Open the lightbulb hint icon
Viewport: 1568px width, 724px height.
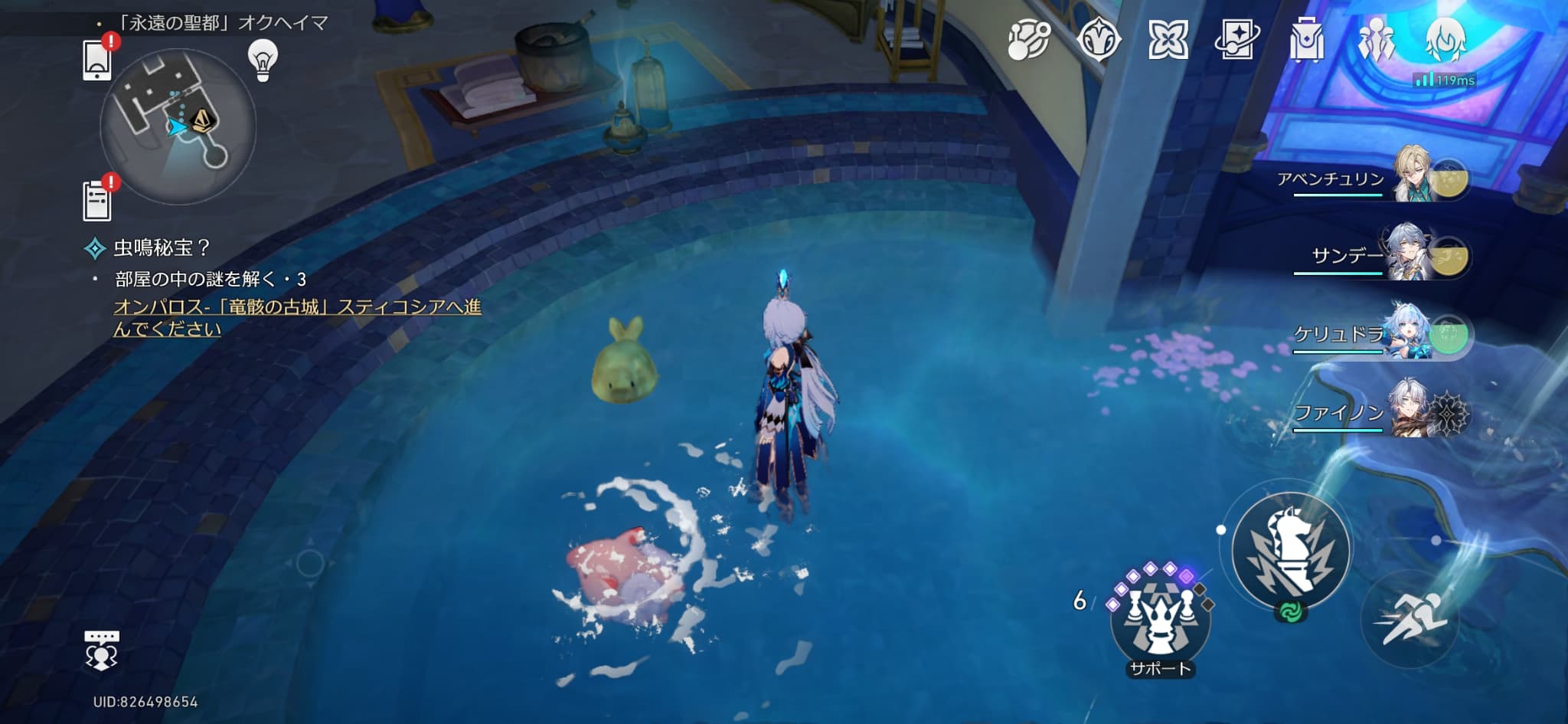click(x=263, y=59)
